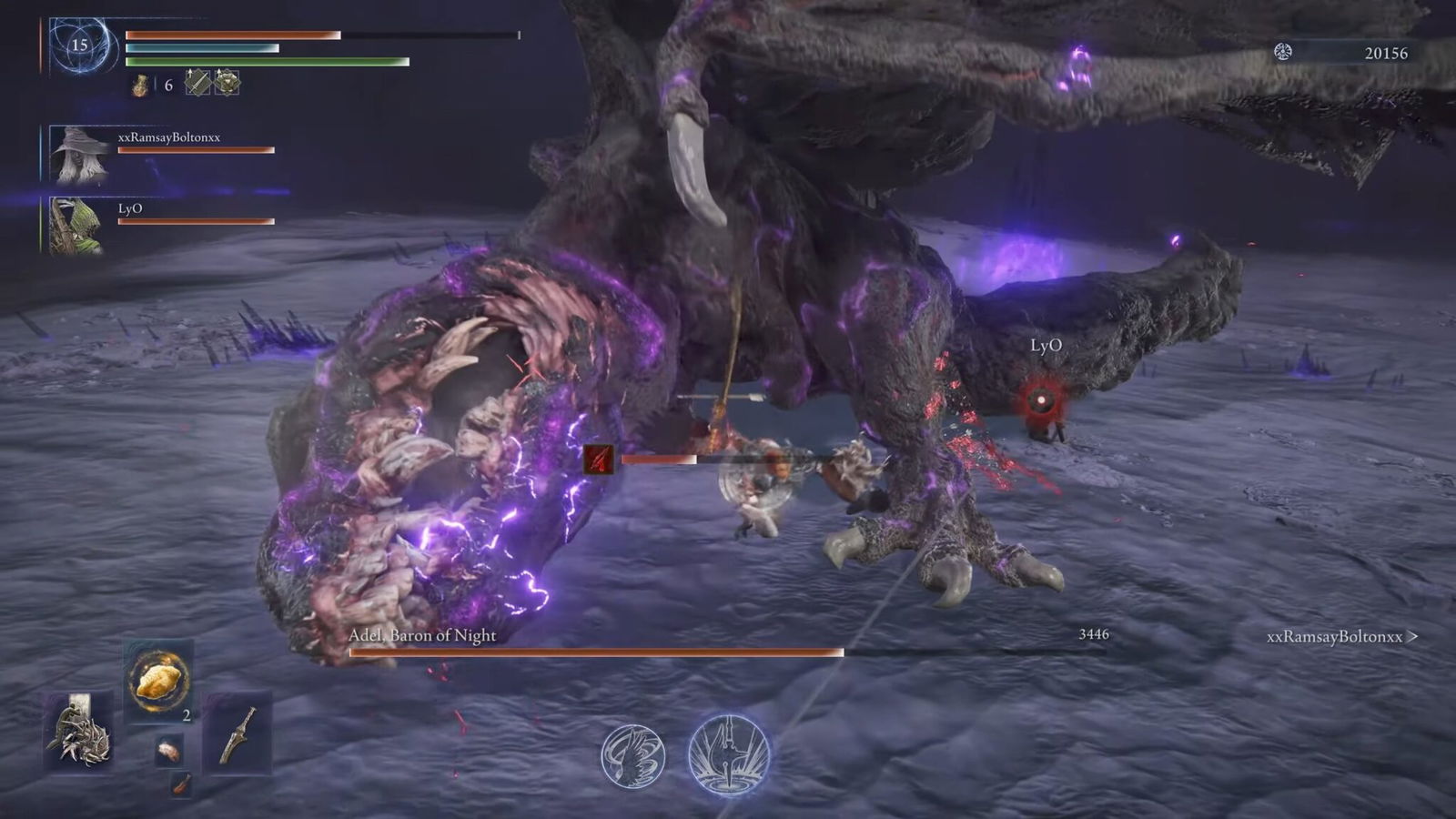Choose LyO's green hooded portrait
Viewport: 1456px width, 819px height.
(75, 226)
